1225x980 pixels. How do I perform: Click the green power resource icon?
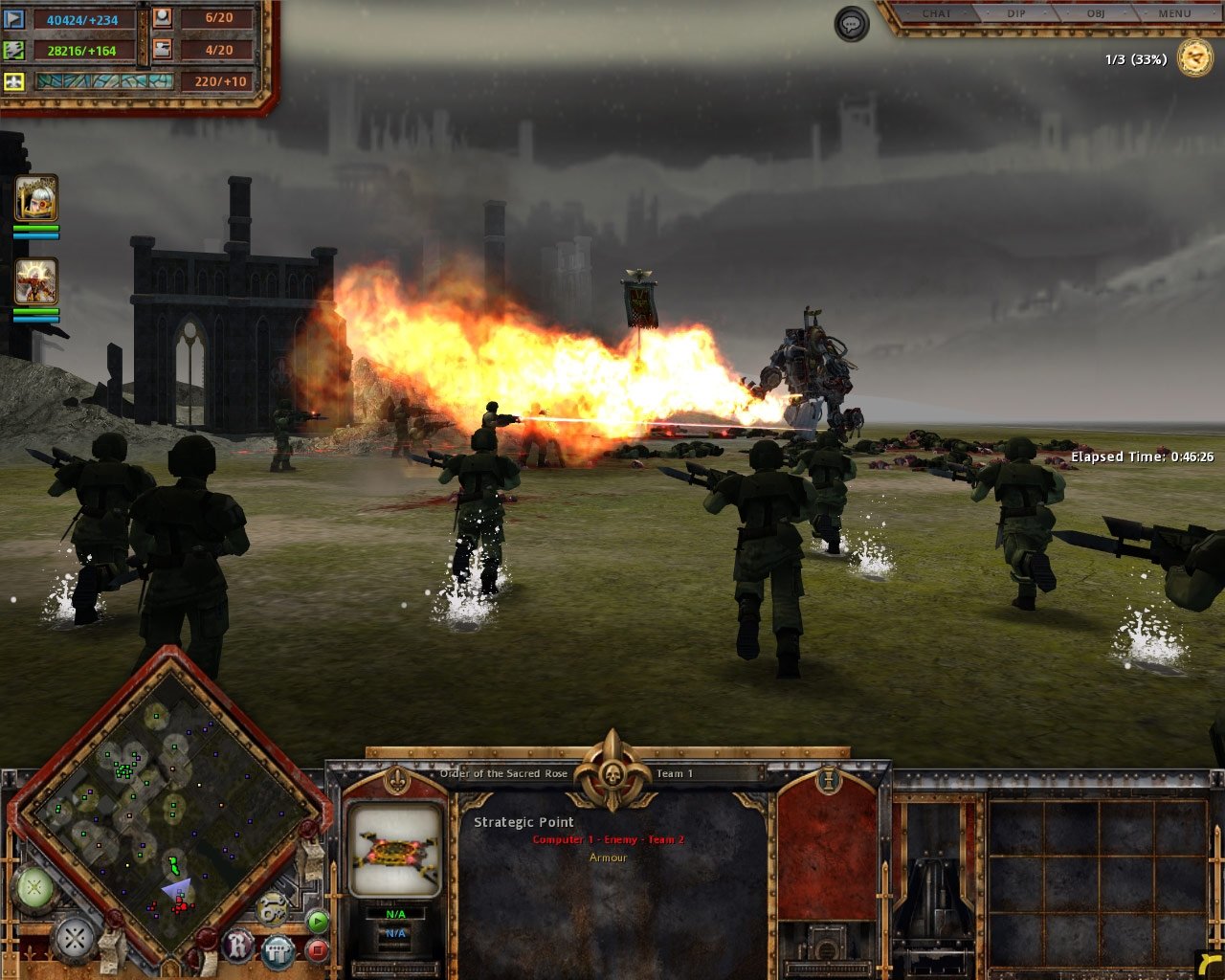pos(12,49)
